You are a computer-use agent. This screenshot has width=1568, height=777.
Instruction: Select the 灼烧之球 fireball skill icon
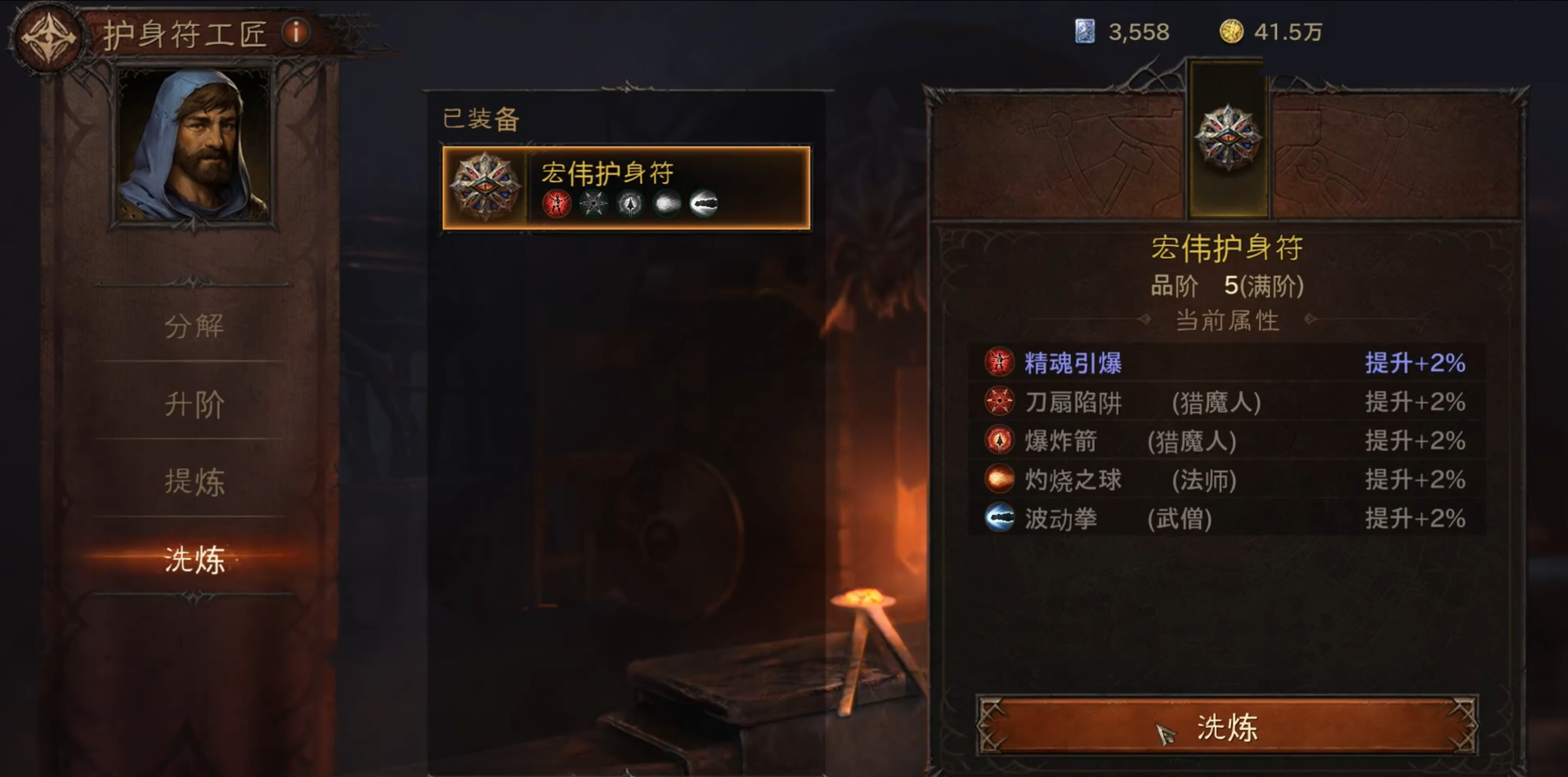pyautogui.click(x=997, y=480)
